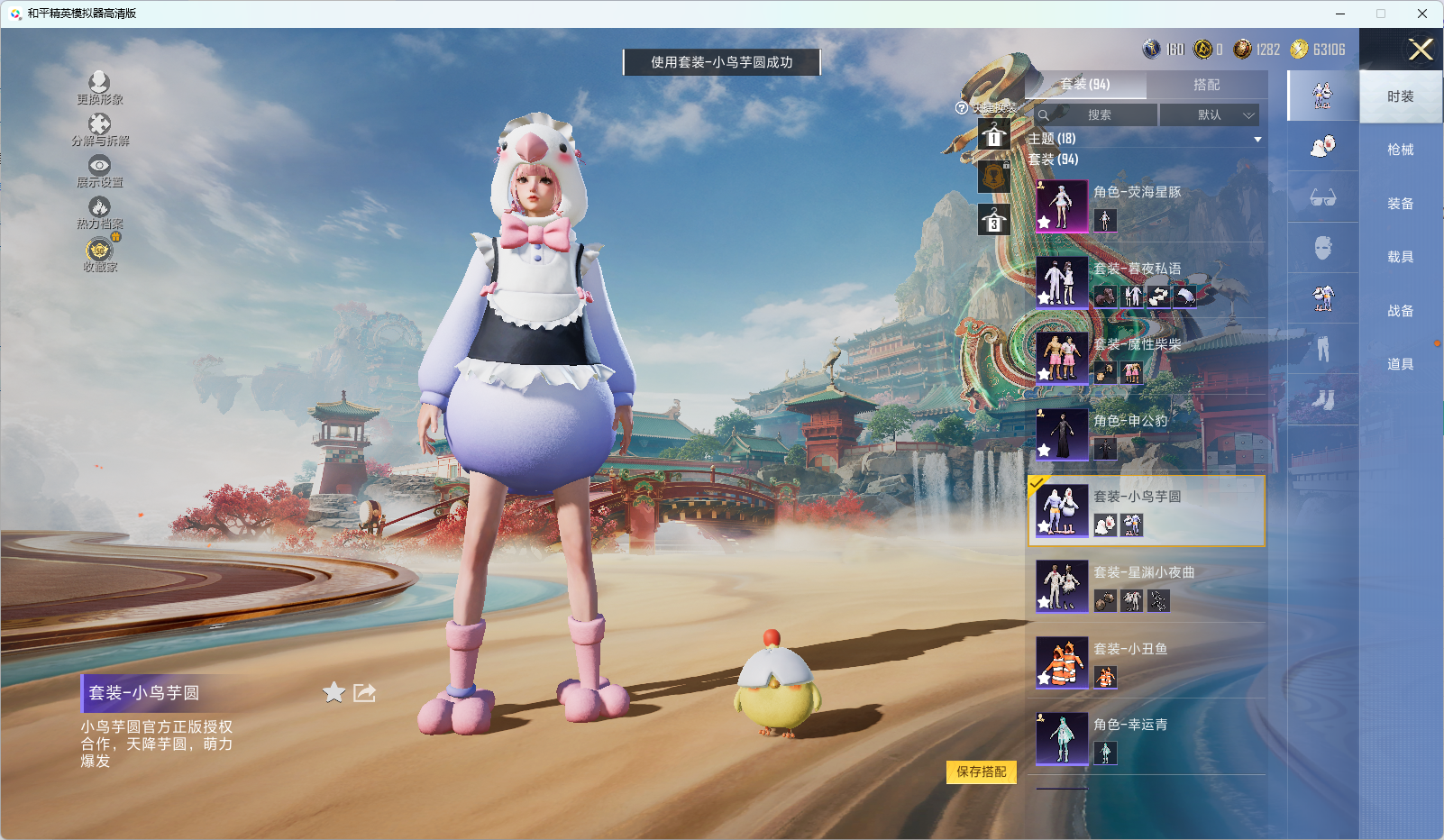Open the 枪械 category
The image size is (1444, 840).
click(x=1400, y=150)
